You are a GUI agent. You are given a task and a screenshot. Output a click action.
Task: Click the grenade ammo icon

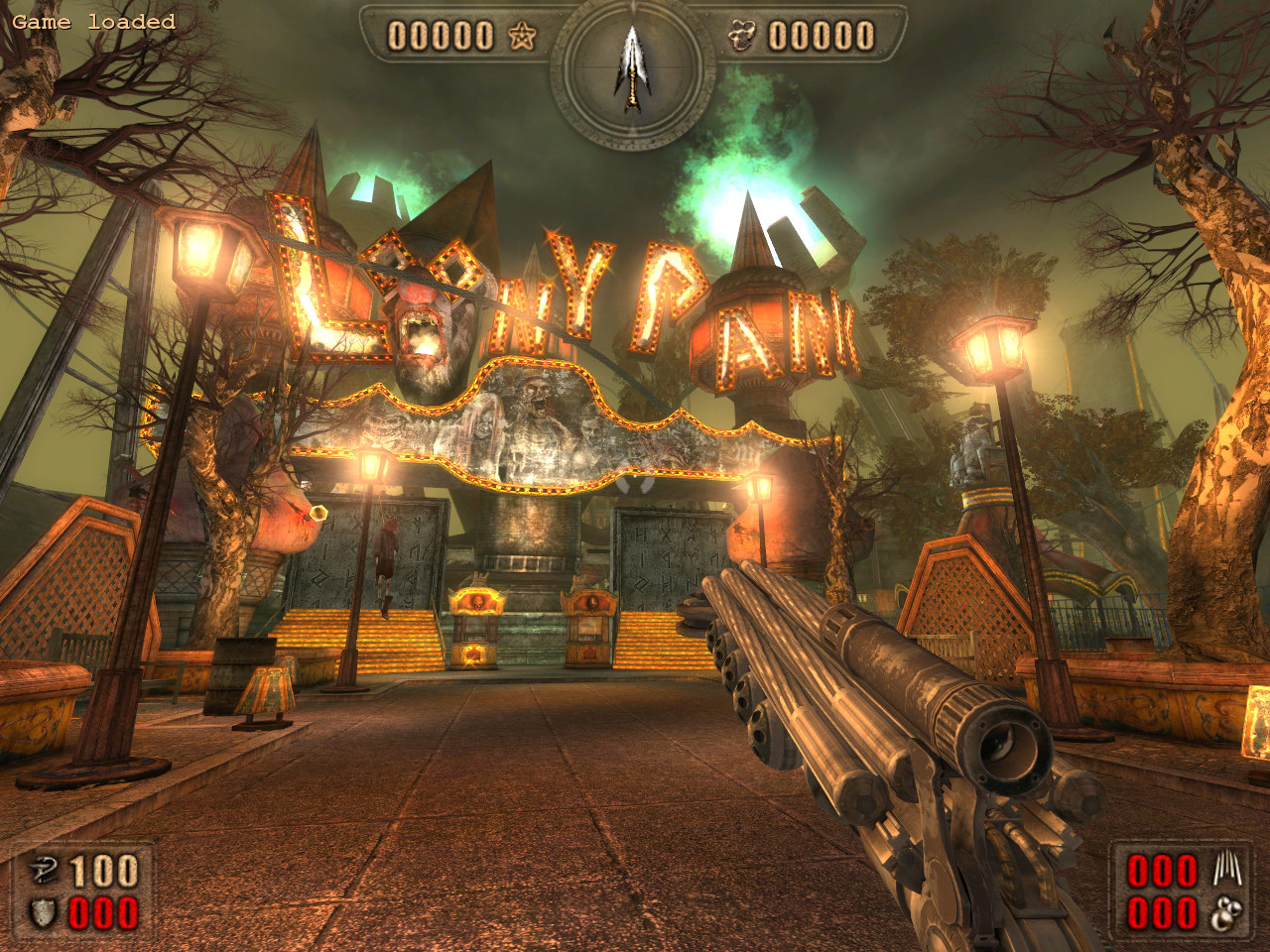click(1227, 913)
